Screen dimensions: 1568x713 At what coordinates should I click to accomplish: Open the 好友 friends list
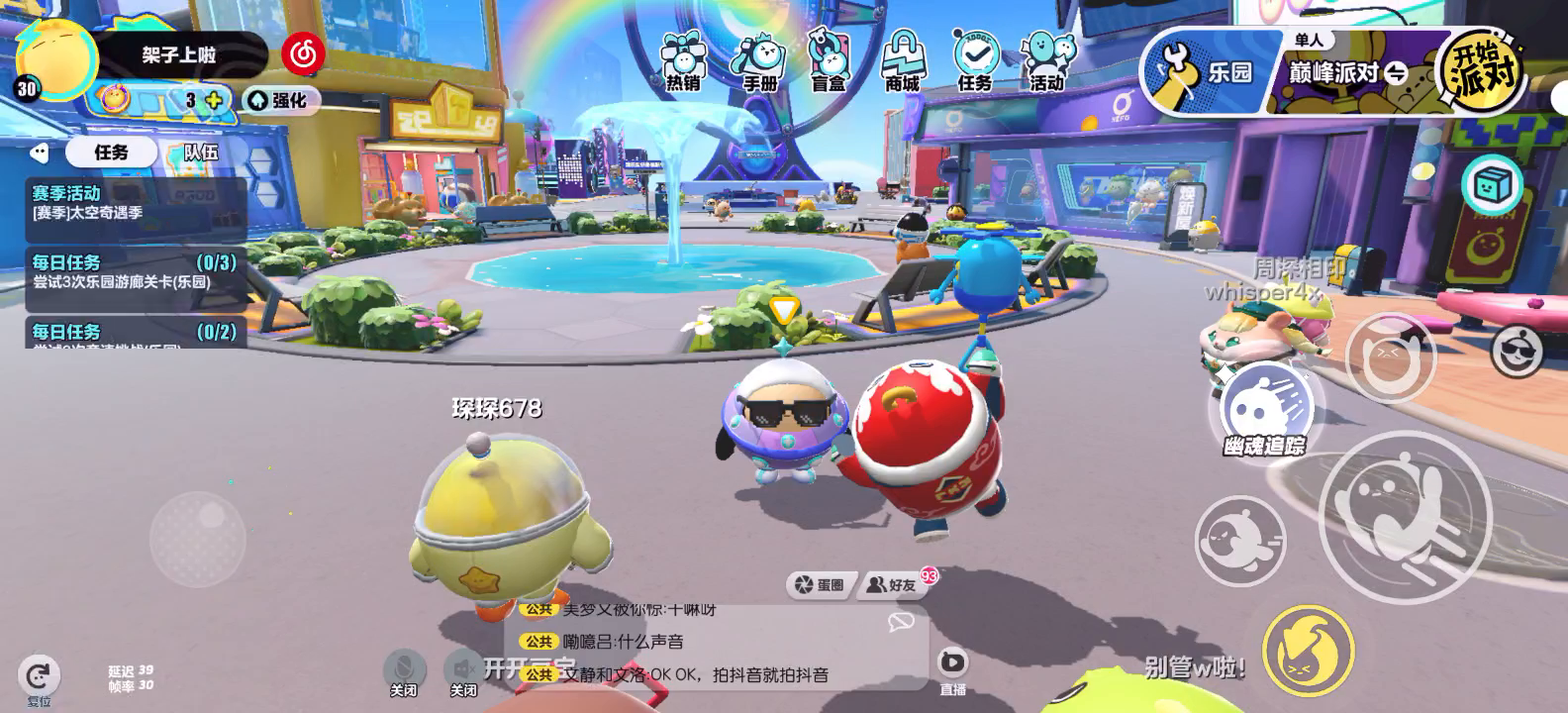pos(893,585)
